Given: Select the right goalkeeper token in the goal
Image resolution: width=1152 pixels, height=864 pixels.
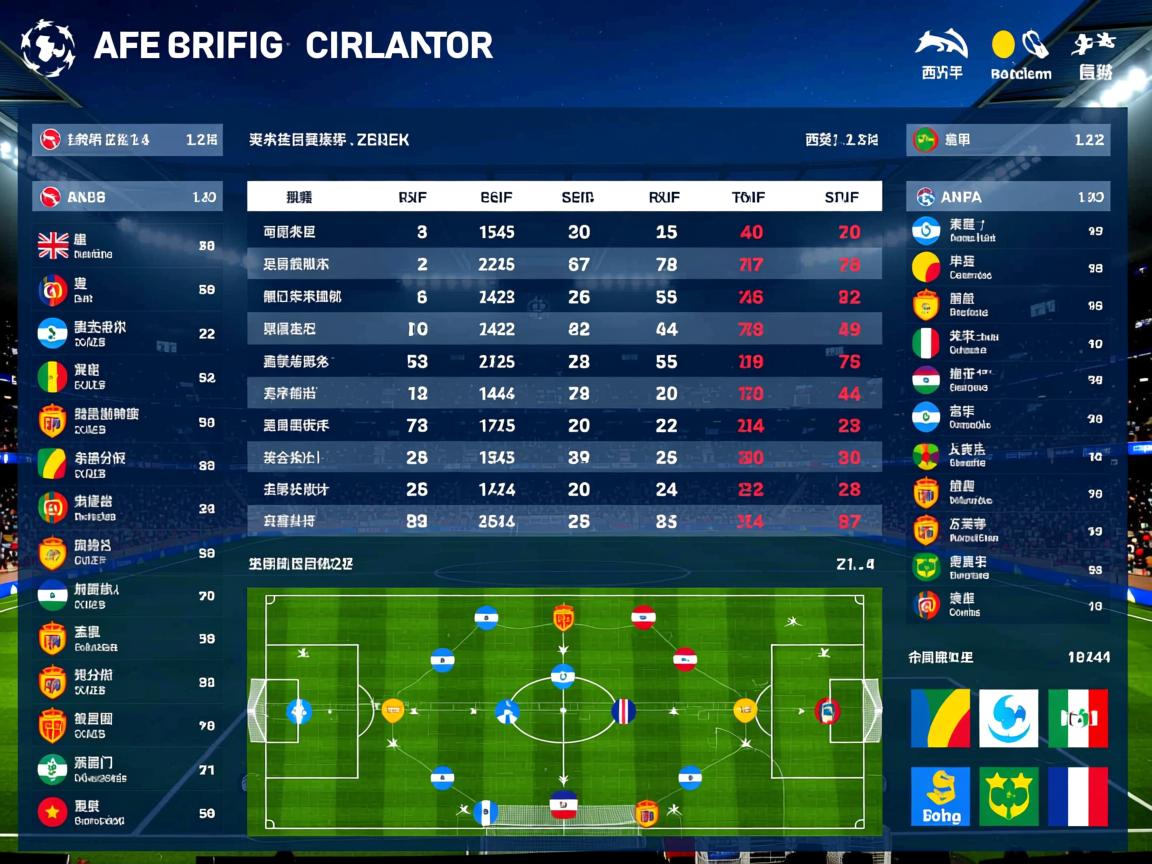Looking at the screenshot, I should 827,711.
